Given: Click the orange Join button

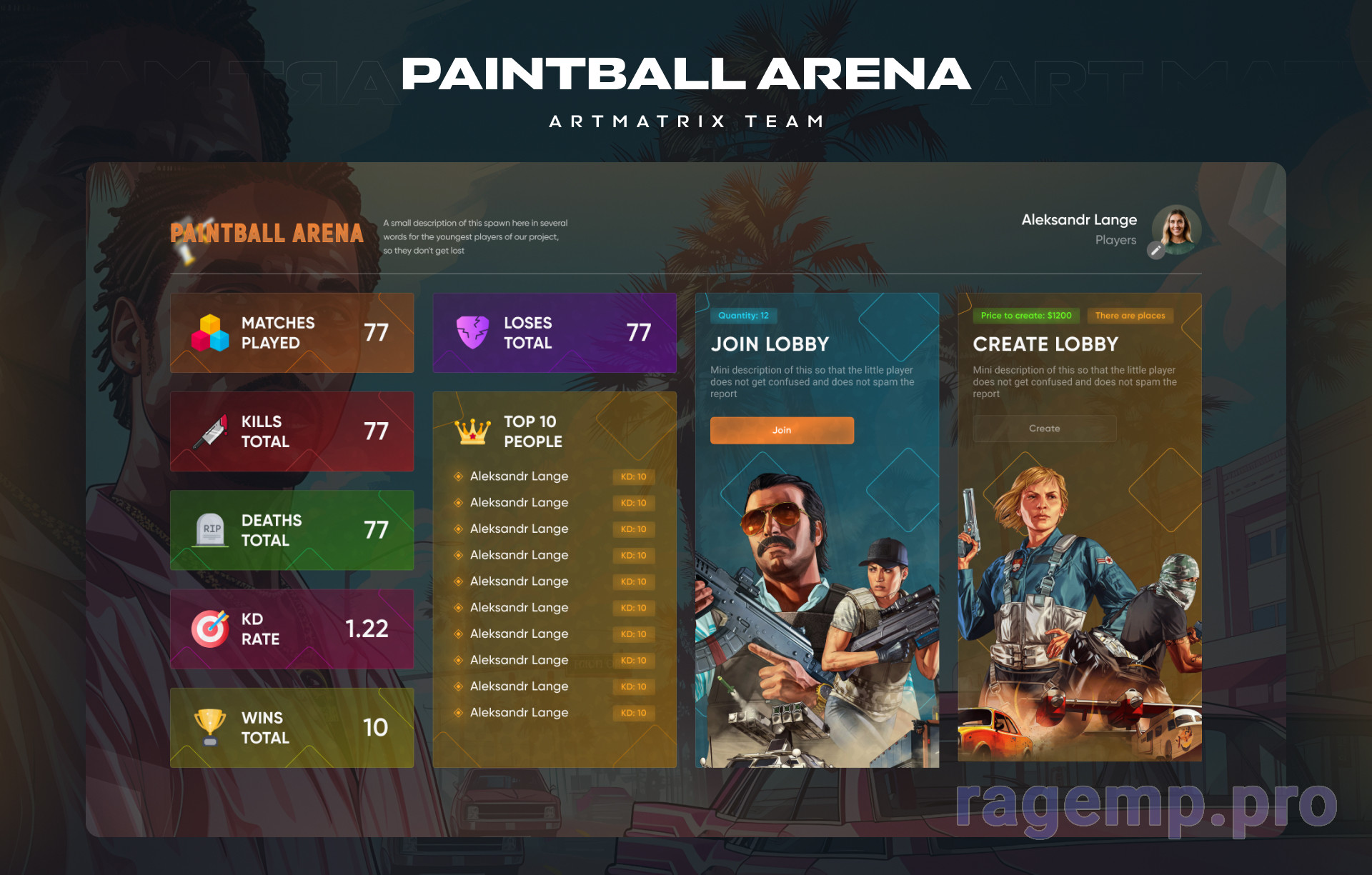Looking at the screenshot, I should pos(782,430).
